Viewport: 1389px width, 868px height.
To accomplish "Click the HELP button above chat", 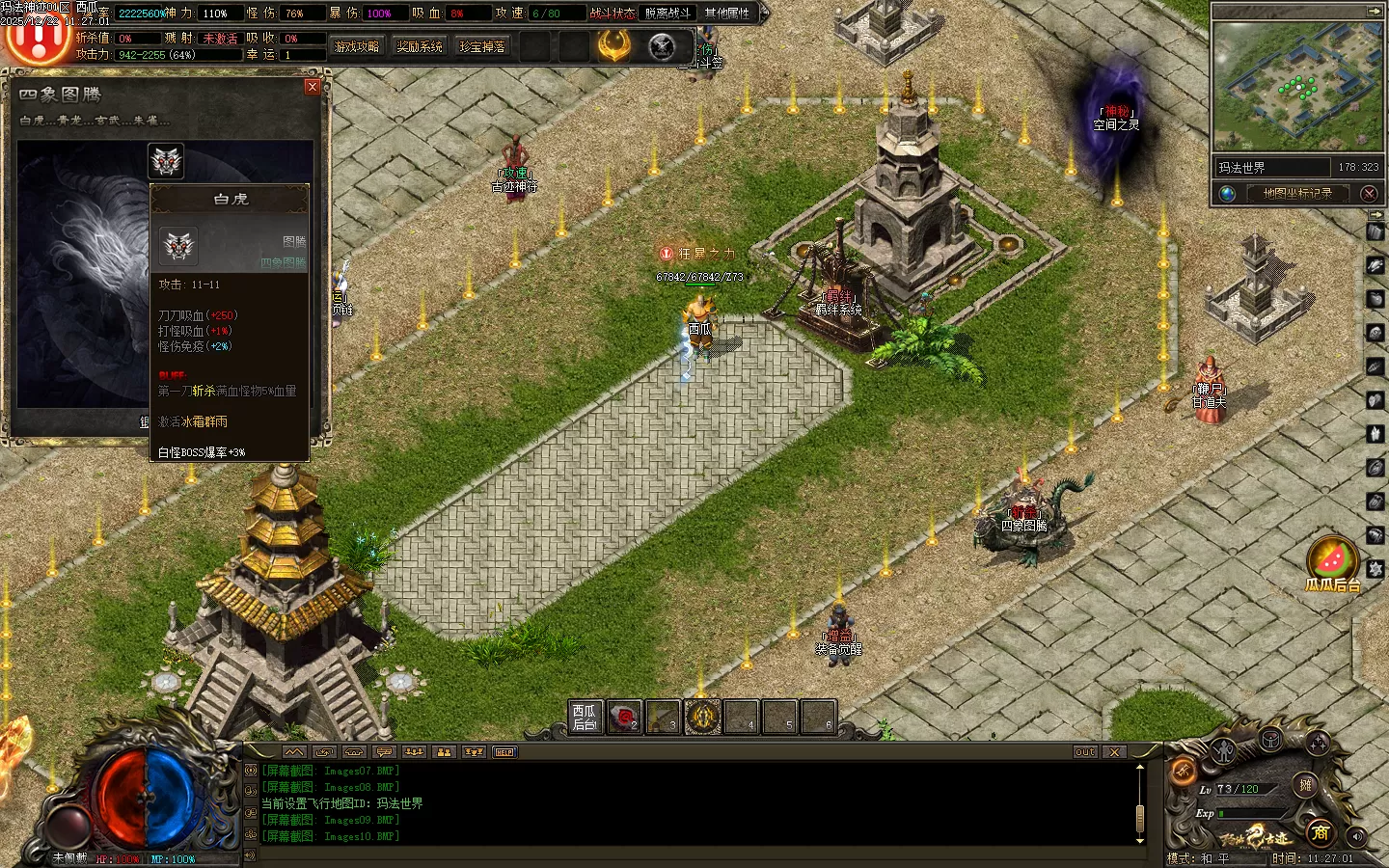I will 504,752.
